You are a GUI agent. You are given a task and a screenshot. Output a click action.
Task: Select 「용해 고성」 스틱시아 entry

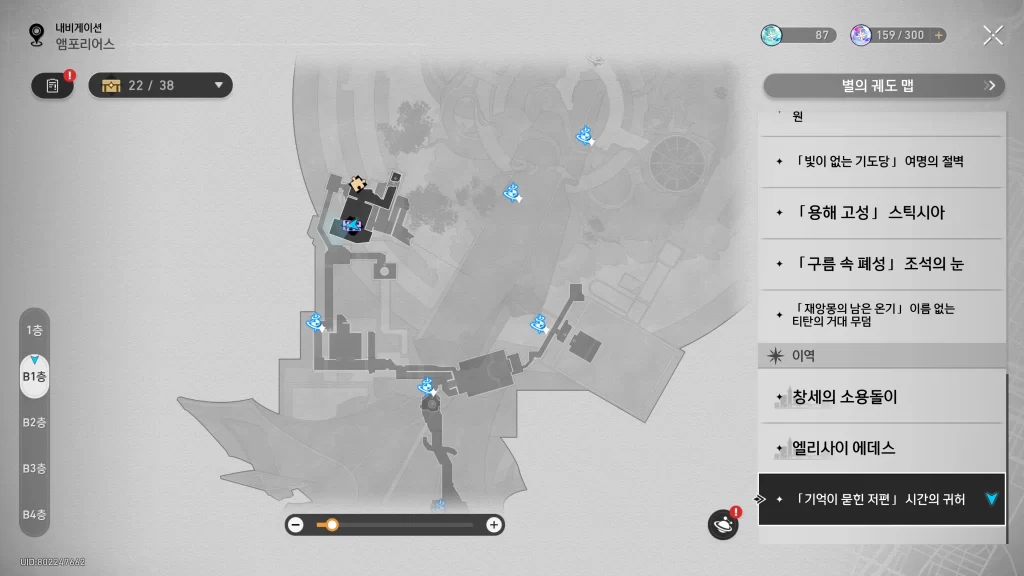pyautogui.click(x=880, y=213)
